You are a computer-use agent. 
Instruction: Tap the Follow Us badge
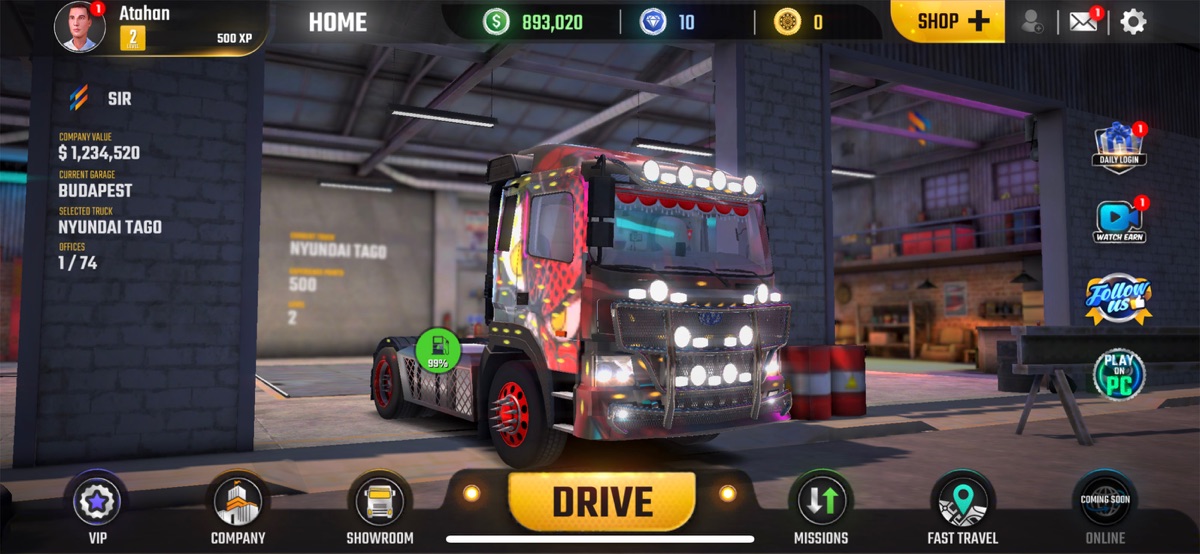pos(1119,298)
